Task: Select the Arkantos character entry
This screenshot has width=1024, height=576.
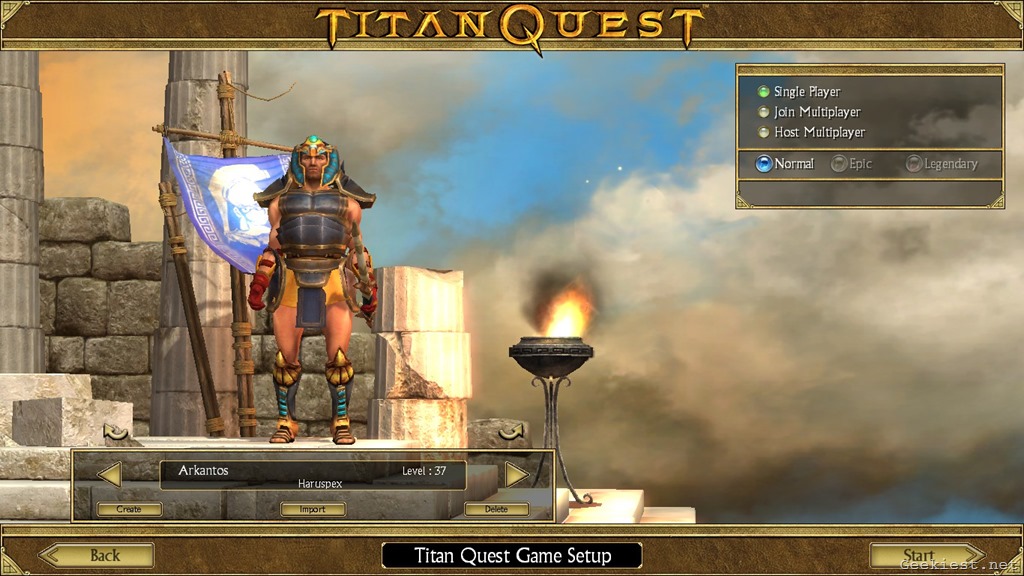Action: pos(312,475)
